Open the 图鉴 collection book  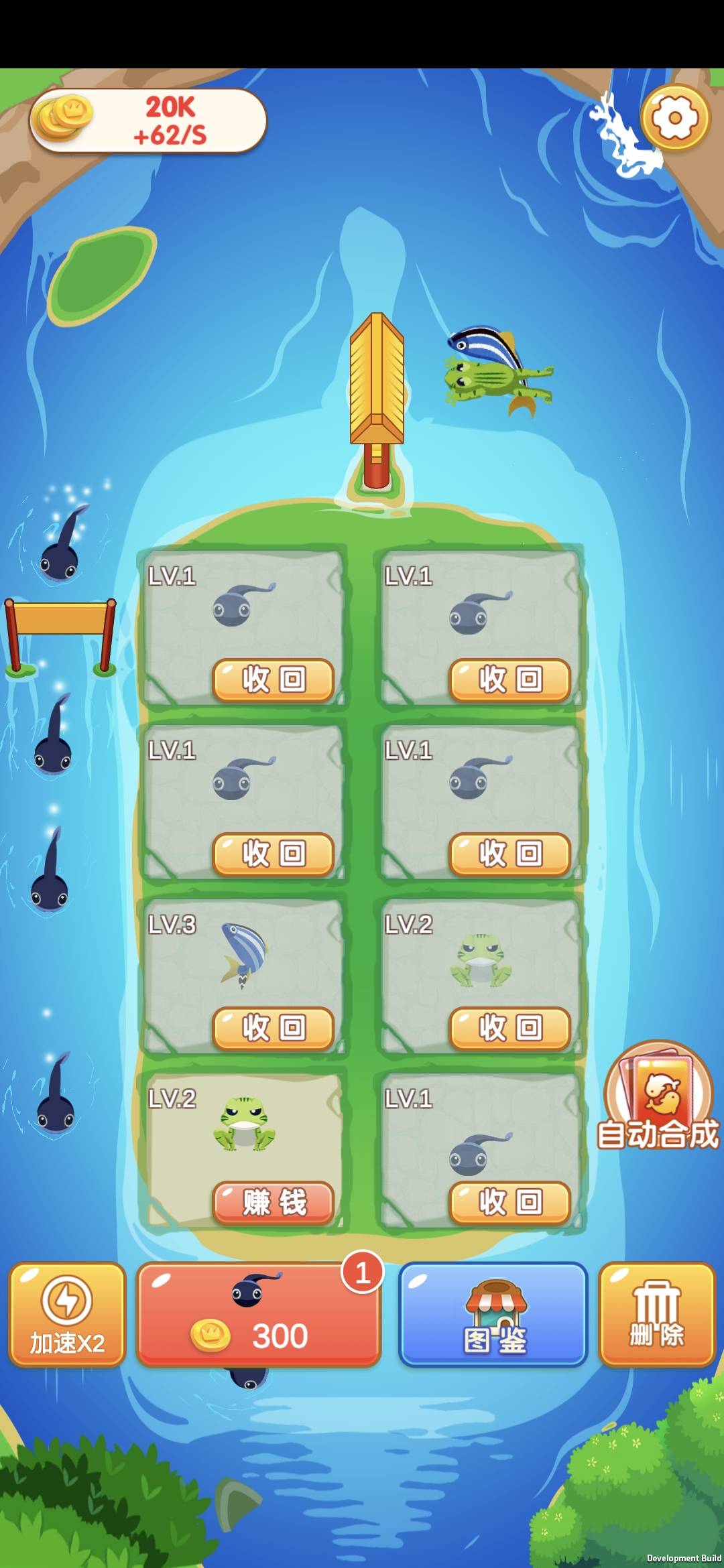493,1315
